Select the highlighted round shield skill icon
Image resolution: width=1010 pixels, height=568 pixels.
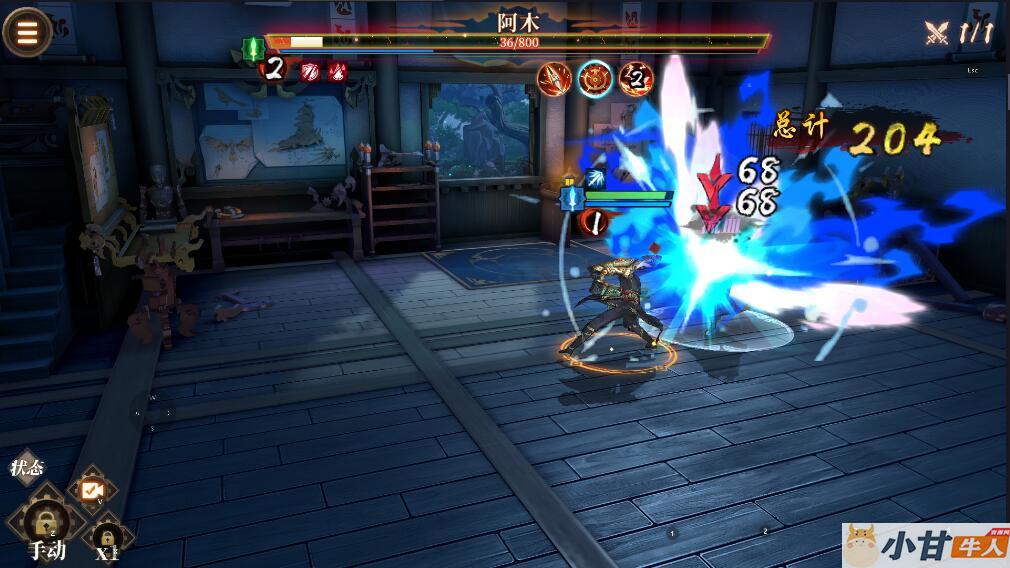[596, 78]
